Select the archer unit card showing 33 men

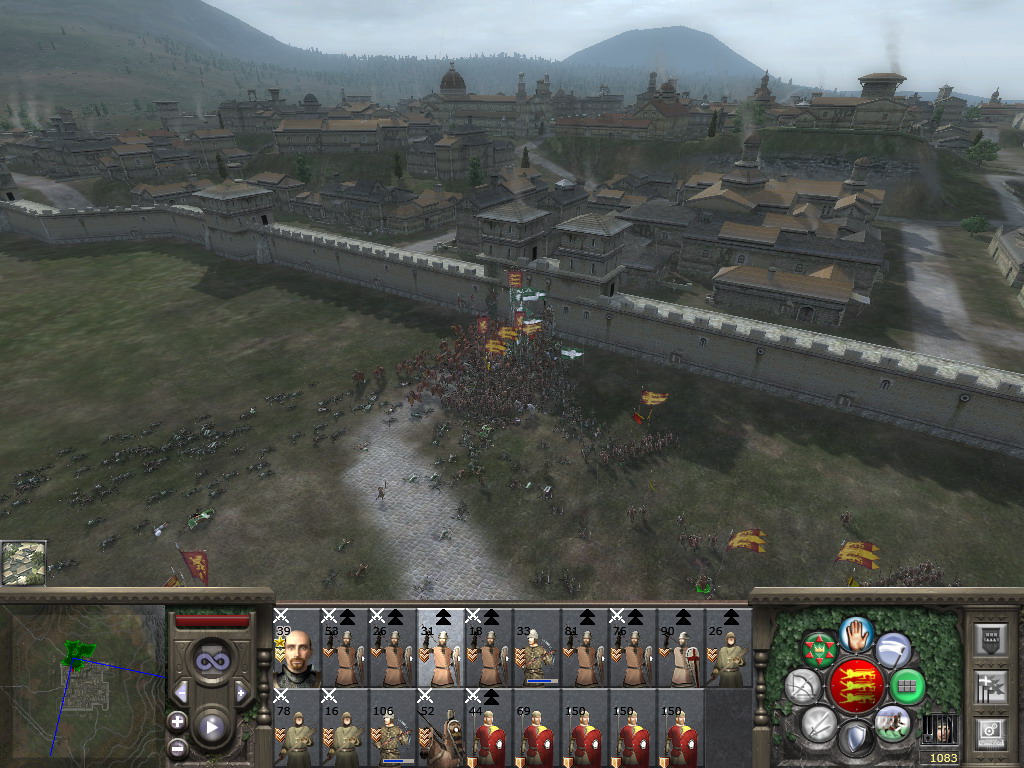pyautogui.click(x=536, y=648)
